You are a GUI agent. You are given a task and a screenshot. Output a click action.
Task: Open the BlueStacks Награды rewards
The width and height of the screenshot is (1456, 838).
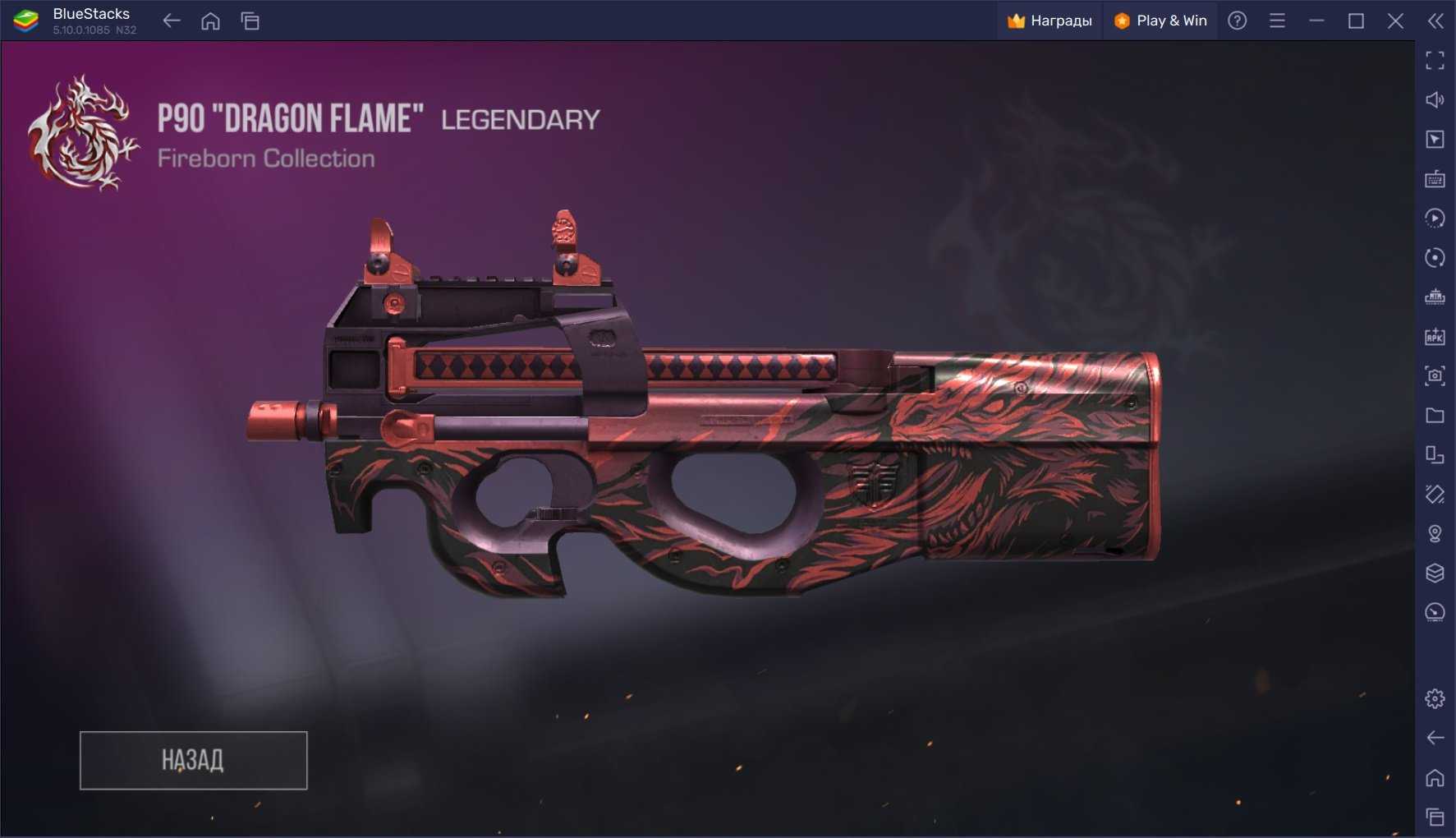pos(1050,21)
